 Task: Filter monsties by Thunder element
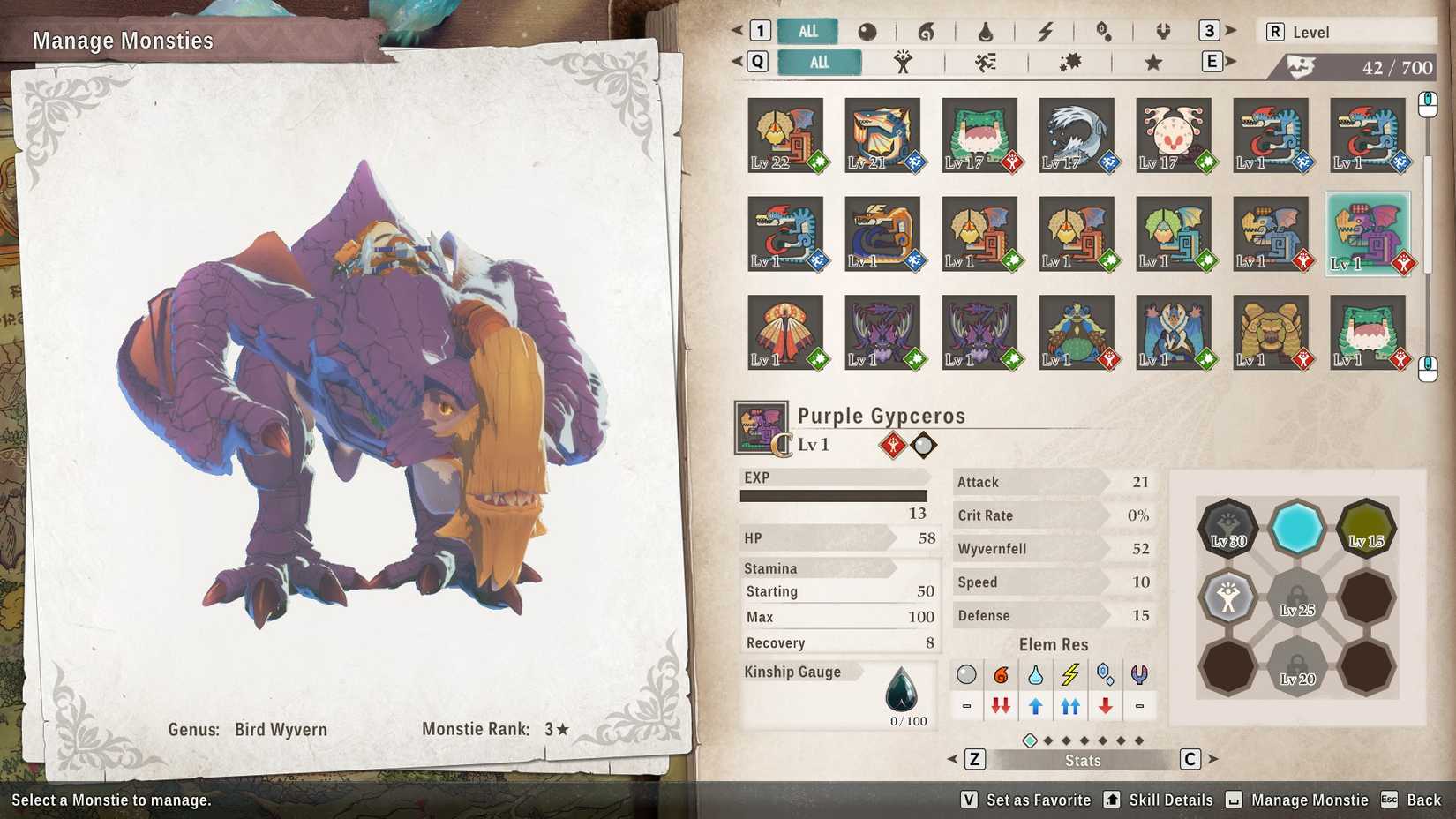pos(1045,31)
